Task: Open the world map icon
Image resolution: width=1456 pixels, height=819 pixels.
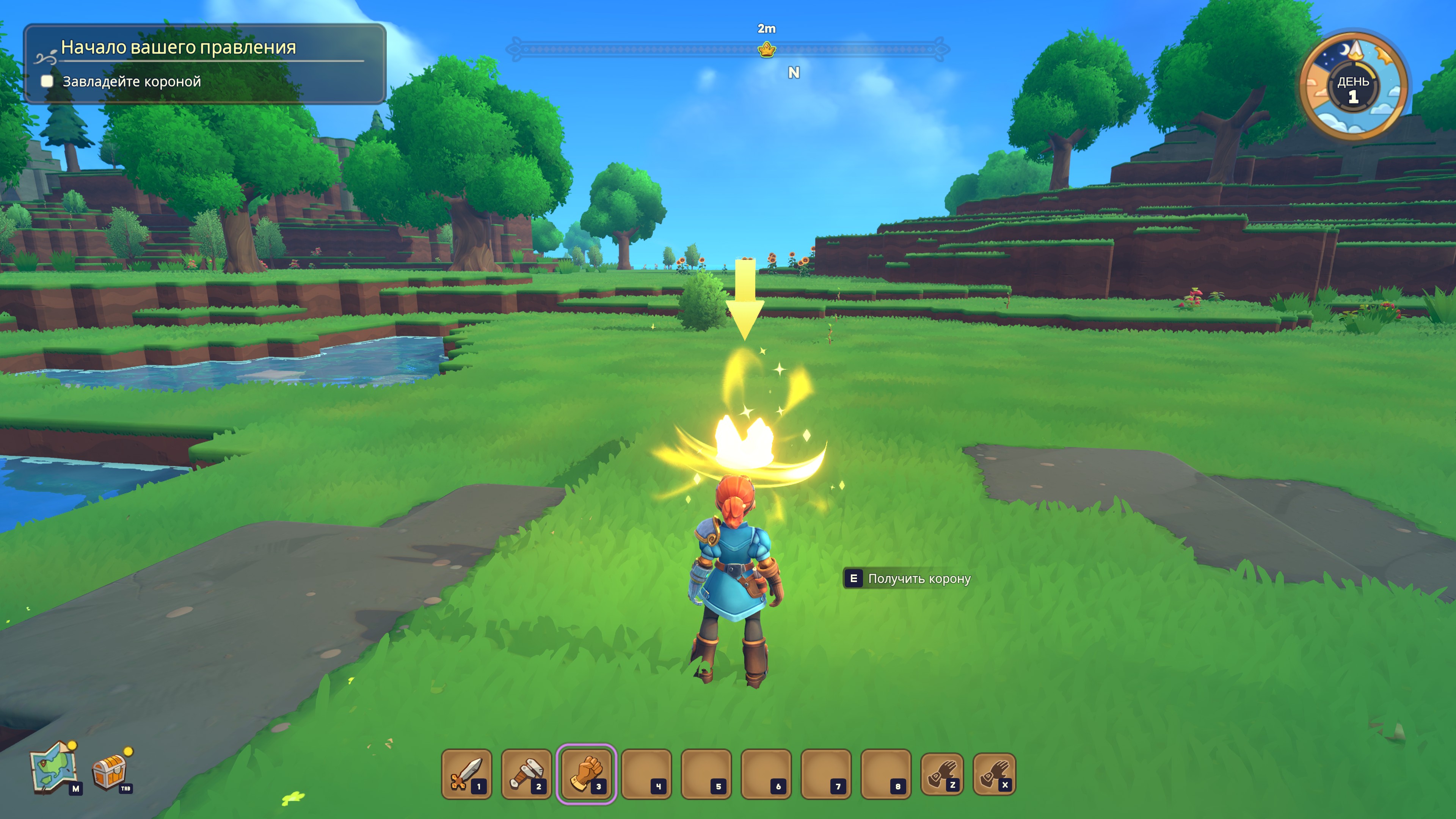Action: coord(54,767)
